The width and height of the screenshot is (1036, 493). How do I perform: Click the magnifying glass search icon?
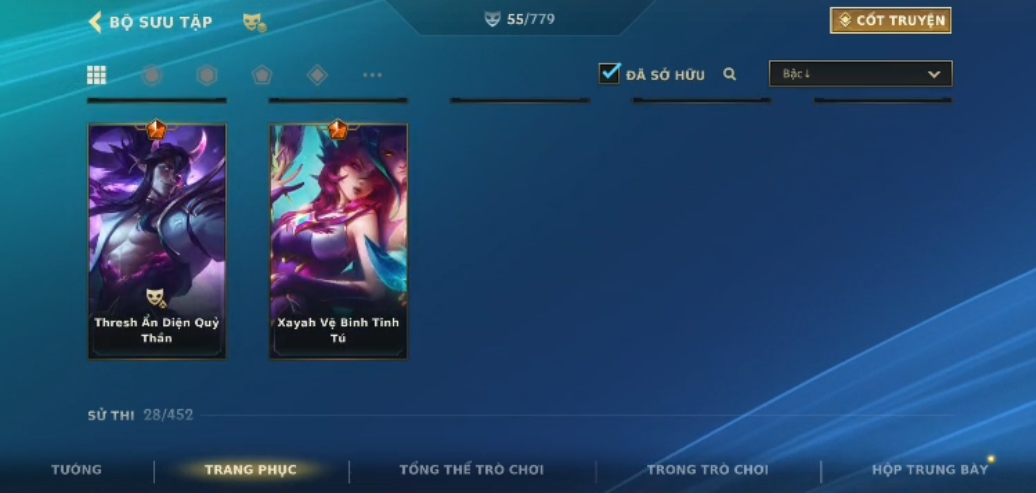(730, 74)
